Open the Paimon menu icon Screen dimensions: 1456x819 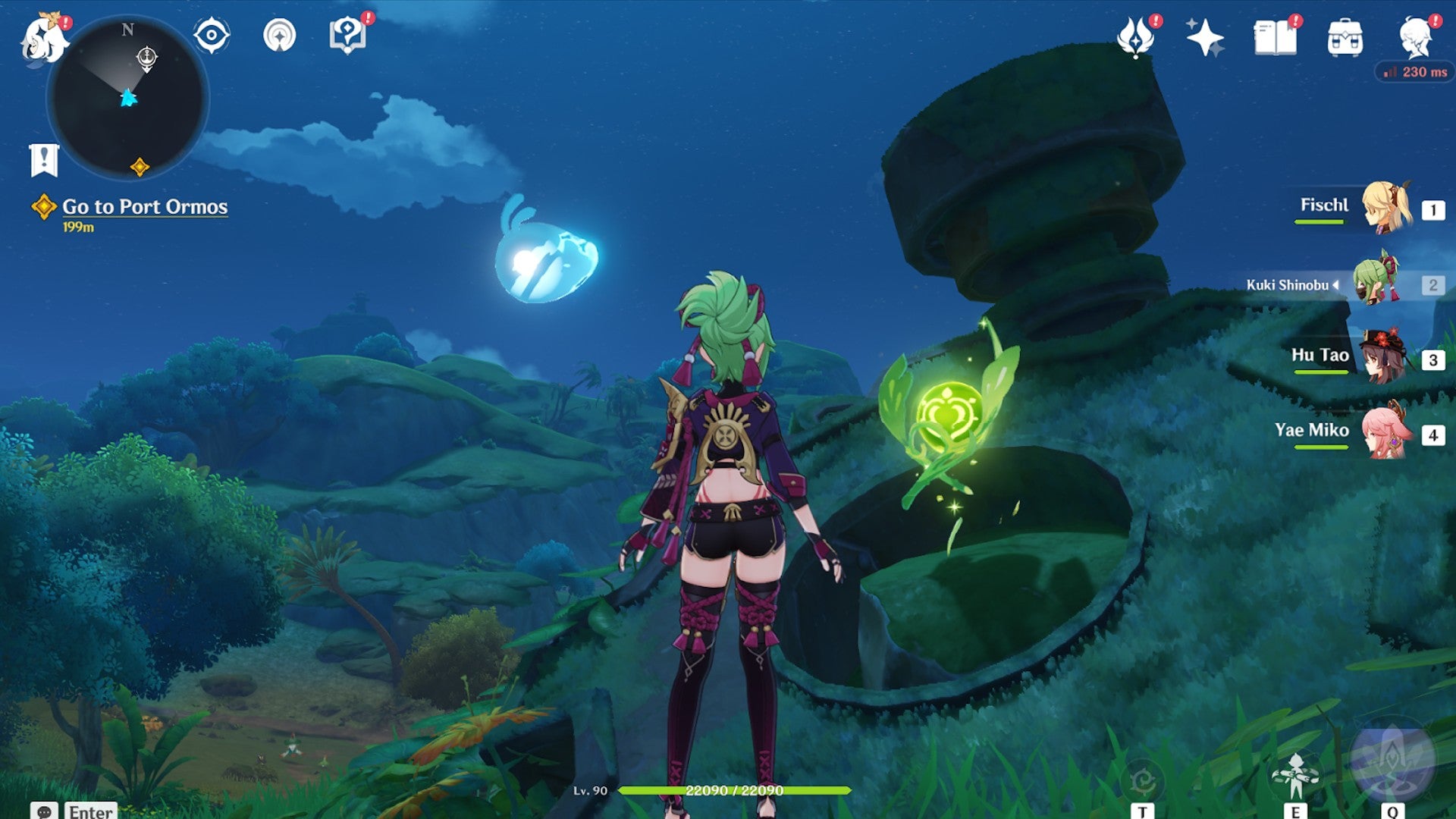[43, 39]
